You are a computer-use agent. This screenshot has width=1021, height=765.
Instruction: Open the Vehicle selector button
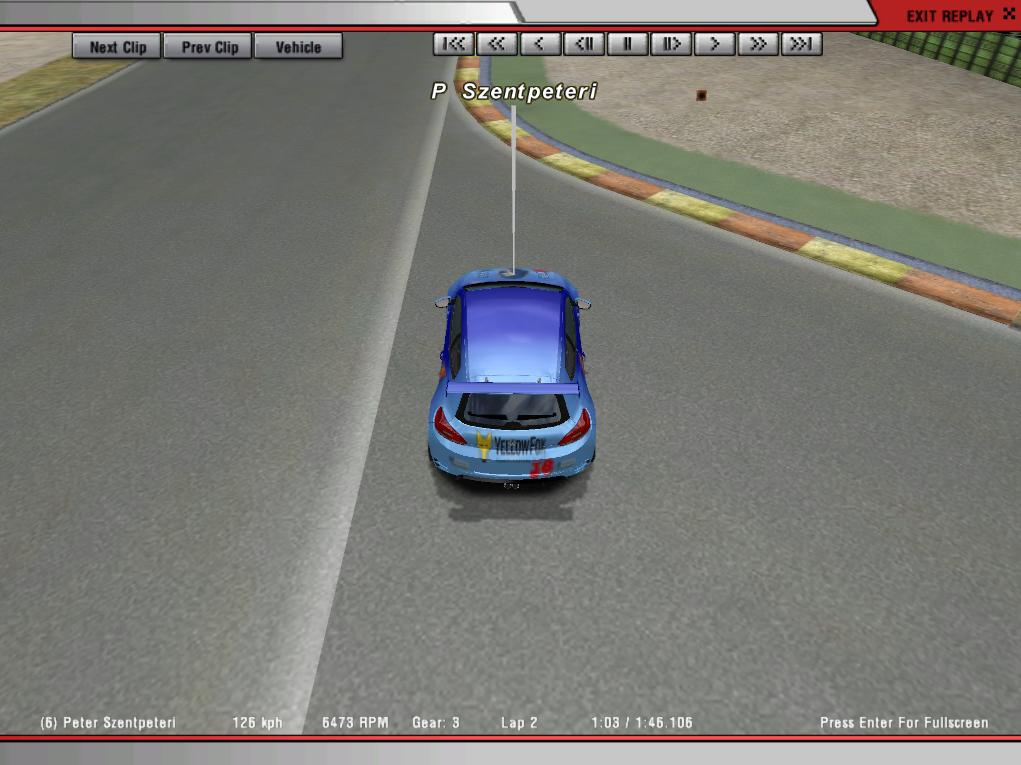(298, 47)
